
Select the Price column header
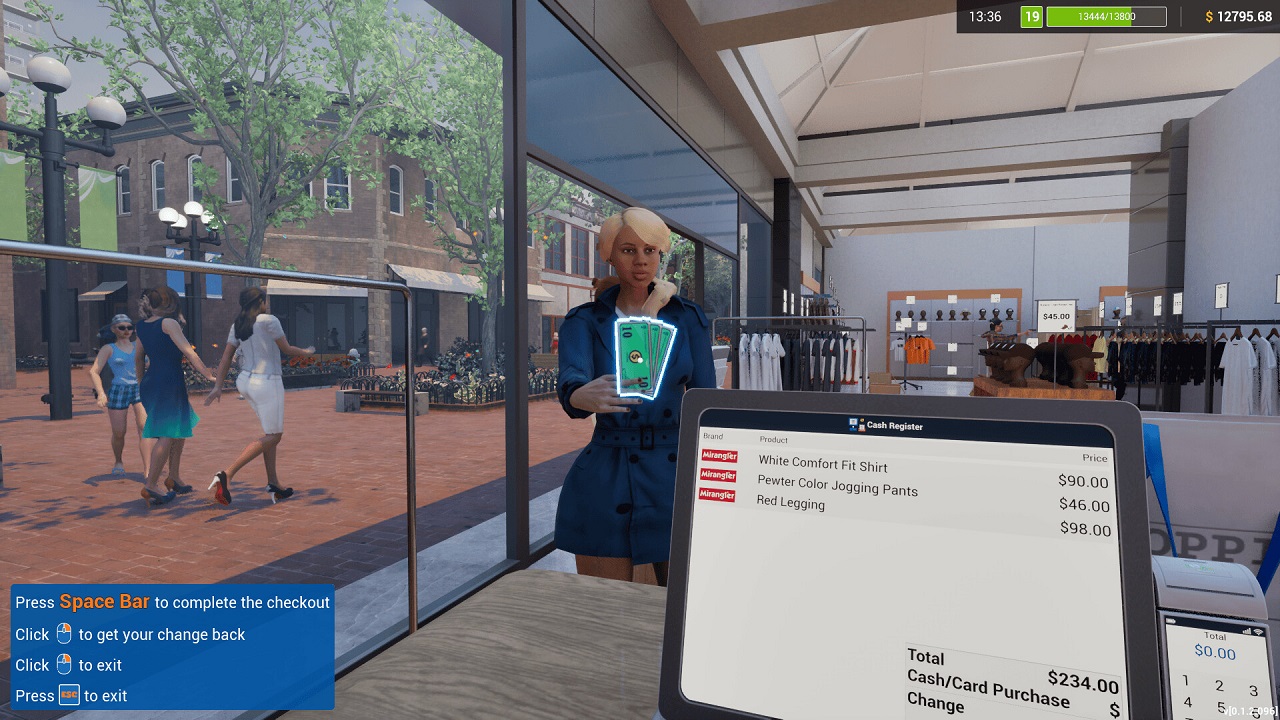click(x=1093, y=458)
